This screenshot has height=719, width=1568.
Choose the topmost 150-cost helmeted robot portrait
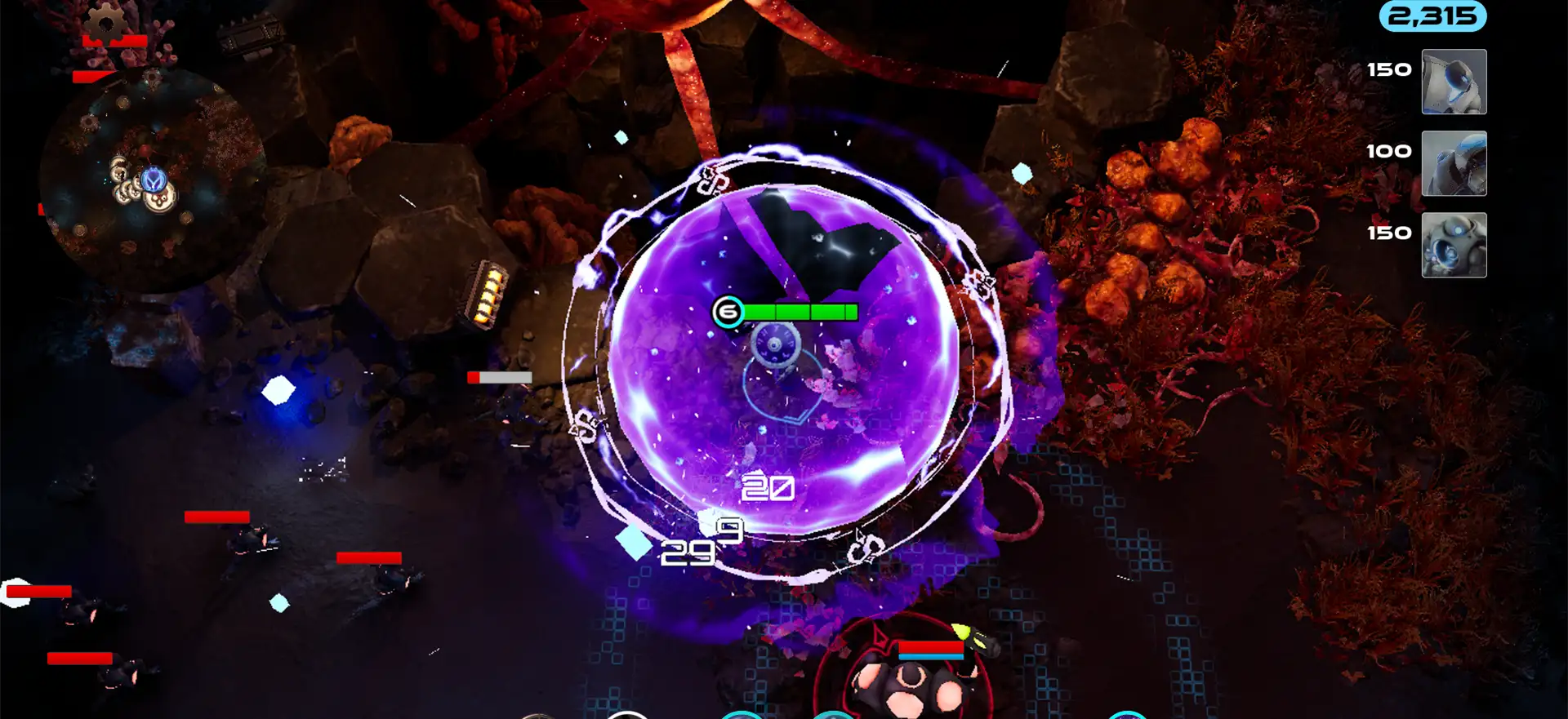(x=1454, y=82)
